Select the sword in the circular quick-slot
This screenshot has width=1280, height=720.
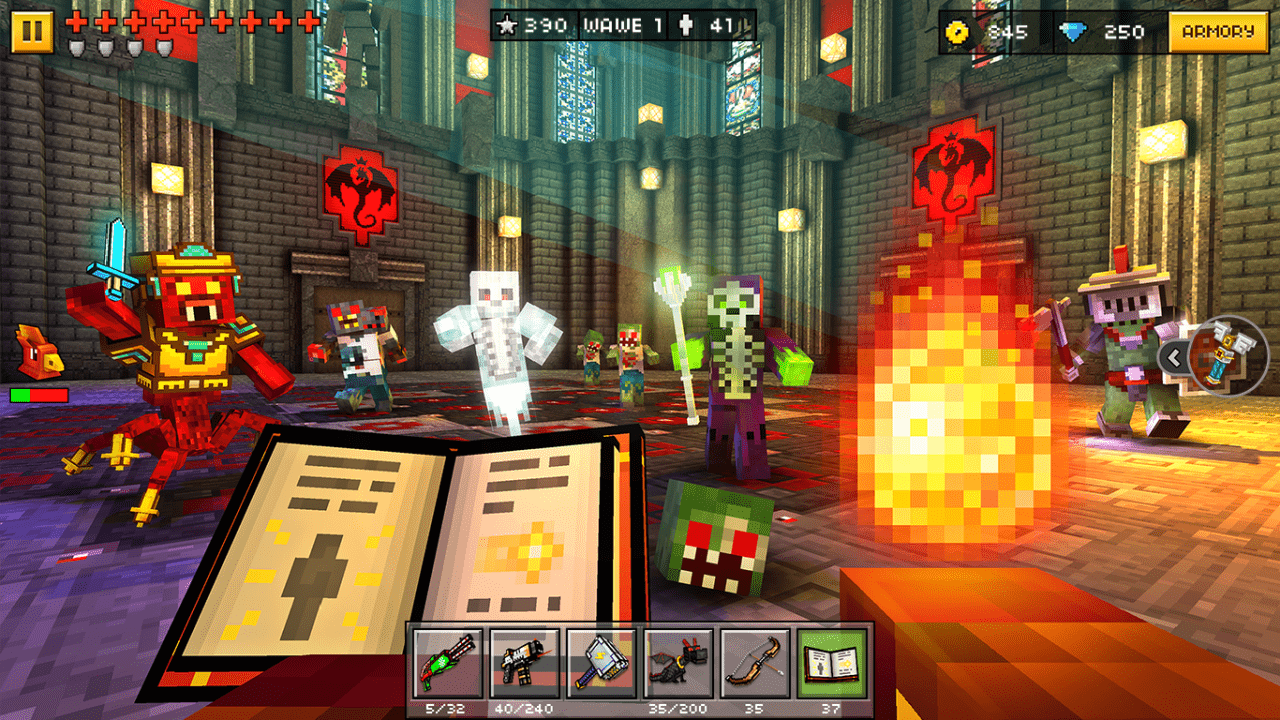[1225, 355]
